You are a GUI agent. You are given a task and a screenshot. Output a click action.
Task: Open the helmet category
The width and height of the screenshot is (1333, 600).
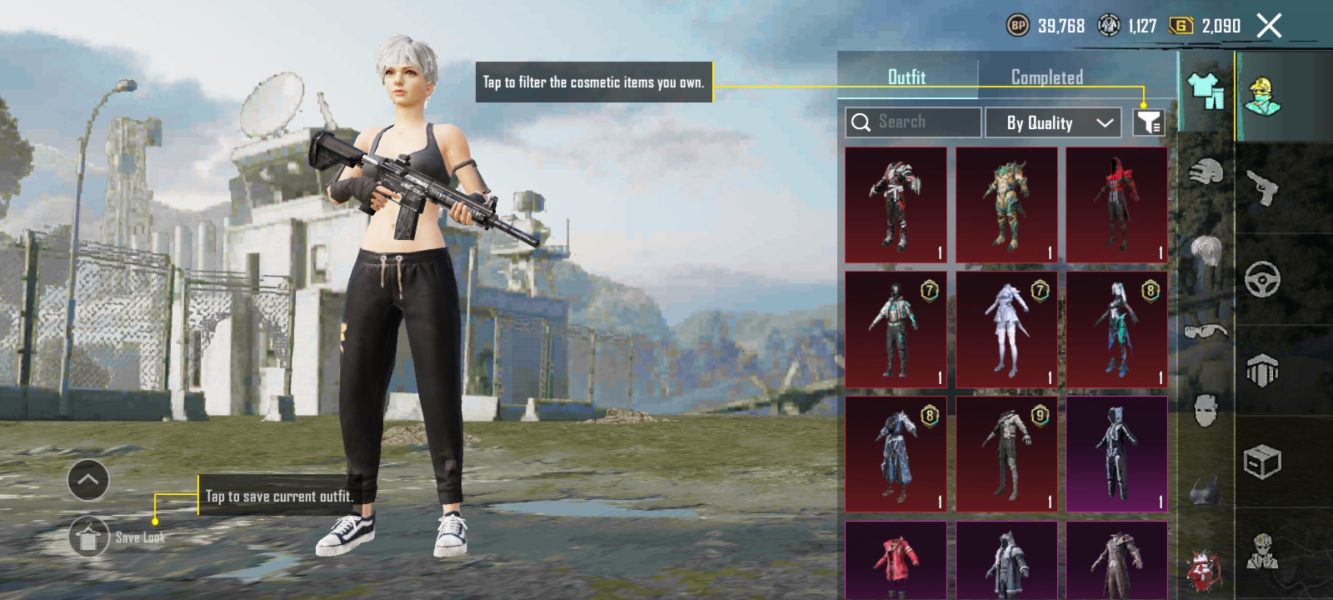point(1206,171)
